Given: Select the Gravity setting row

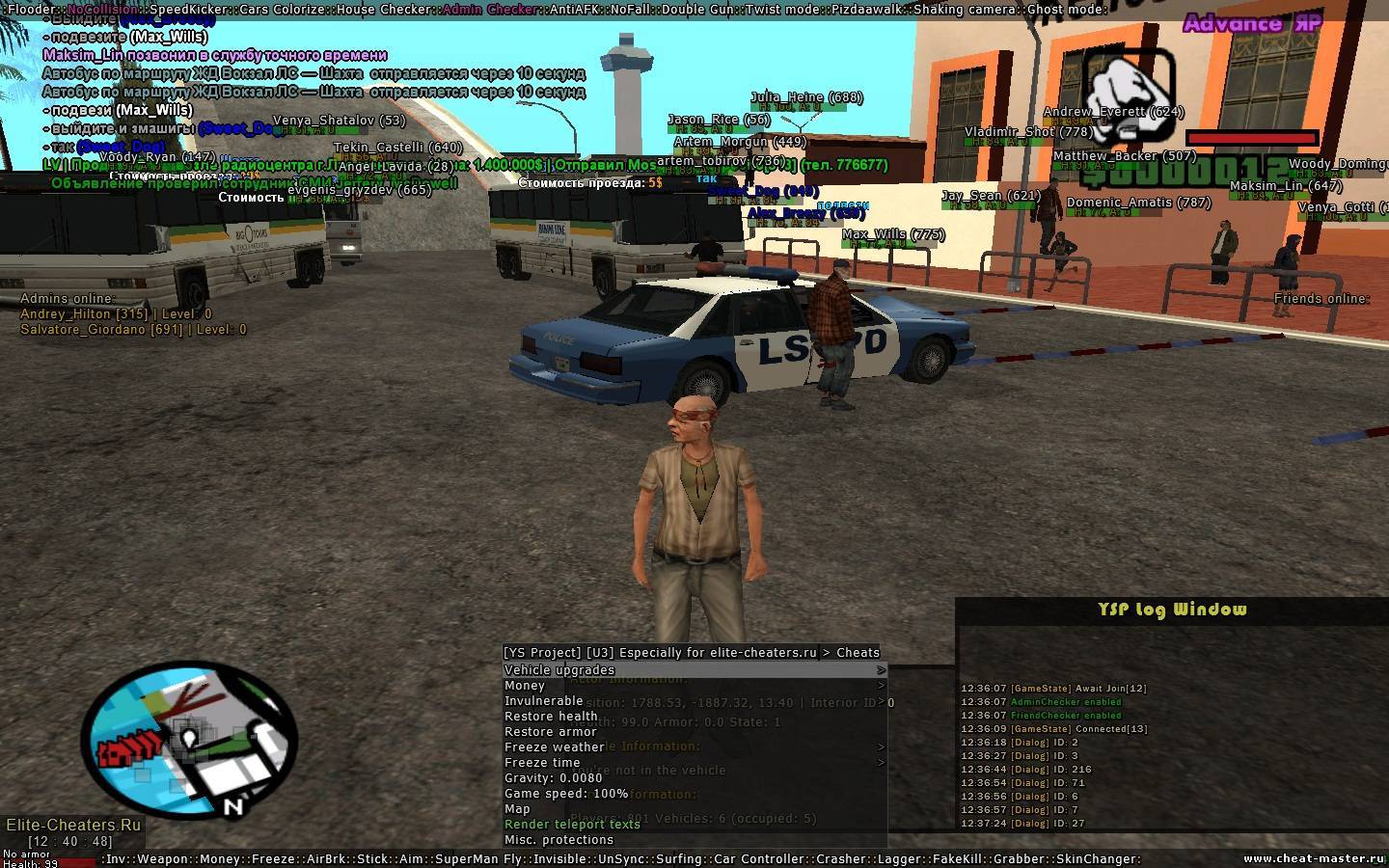Looking at the screenshot, I should 553,778.
